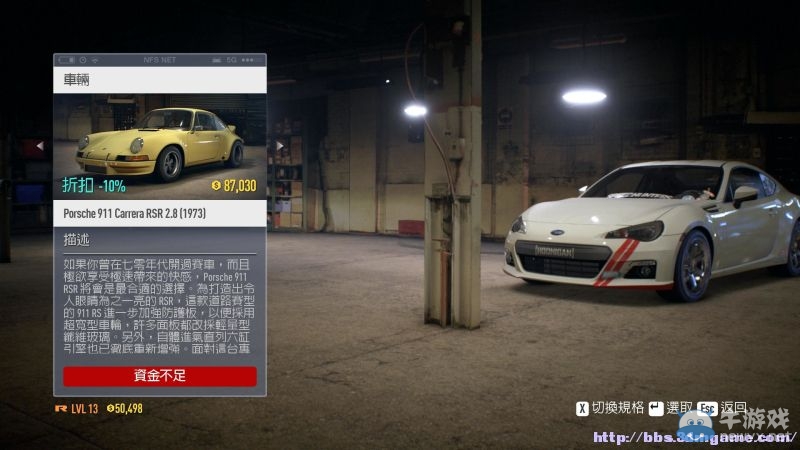This screenshot has height=450, width=800.
Task: Select the yellow Porsche 911 thumbnail
Action: (x=160, y=142)
